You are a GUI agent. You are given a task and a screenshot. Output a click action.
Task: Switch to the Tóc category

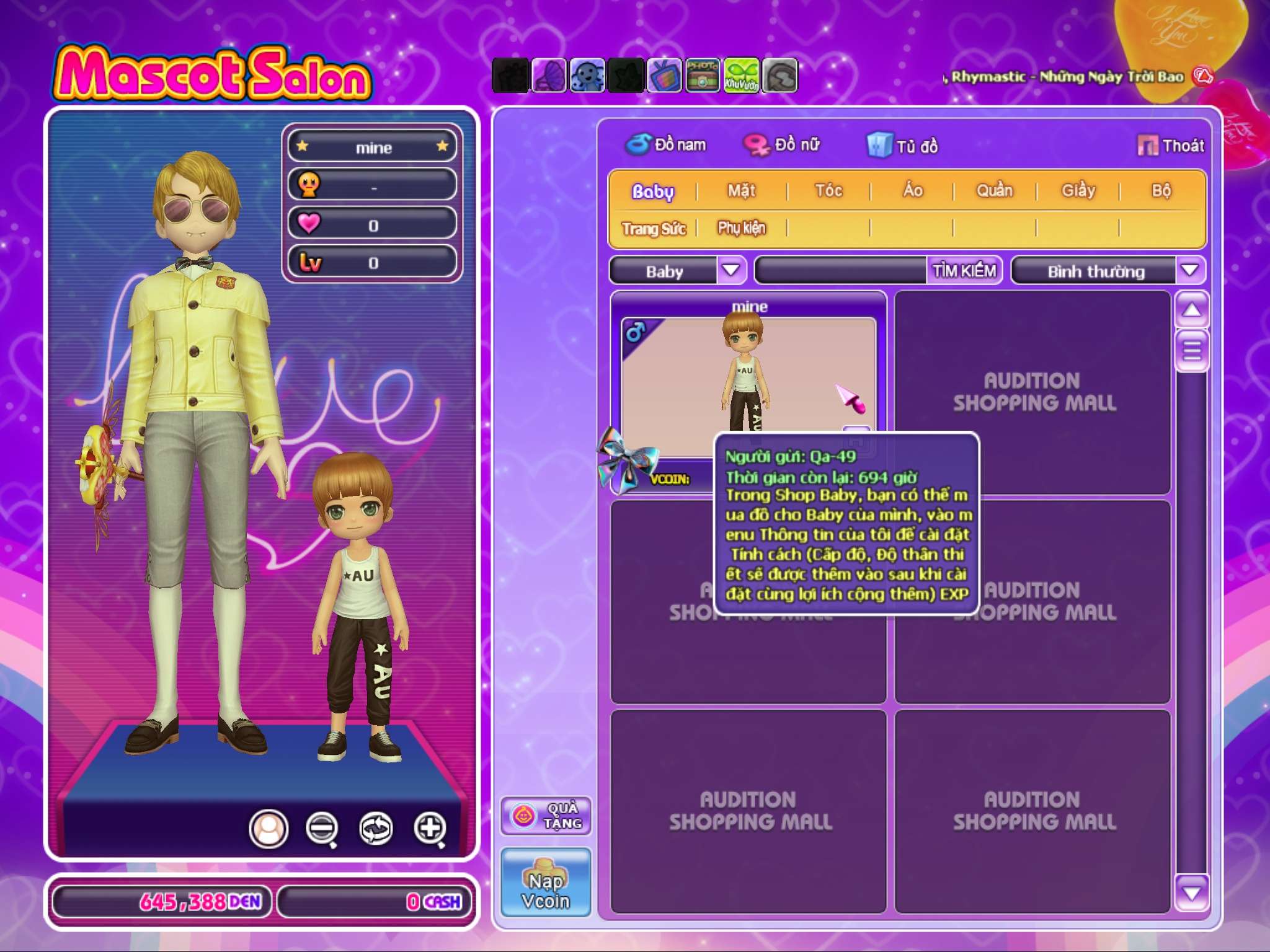pyautogui.click(x=828, y=191)
